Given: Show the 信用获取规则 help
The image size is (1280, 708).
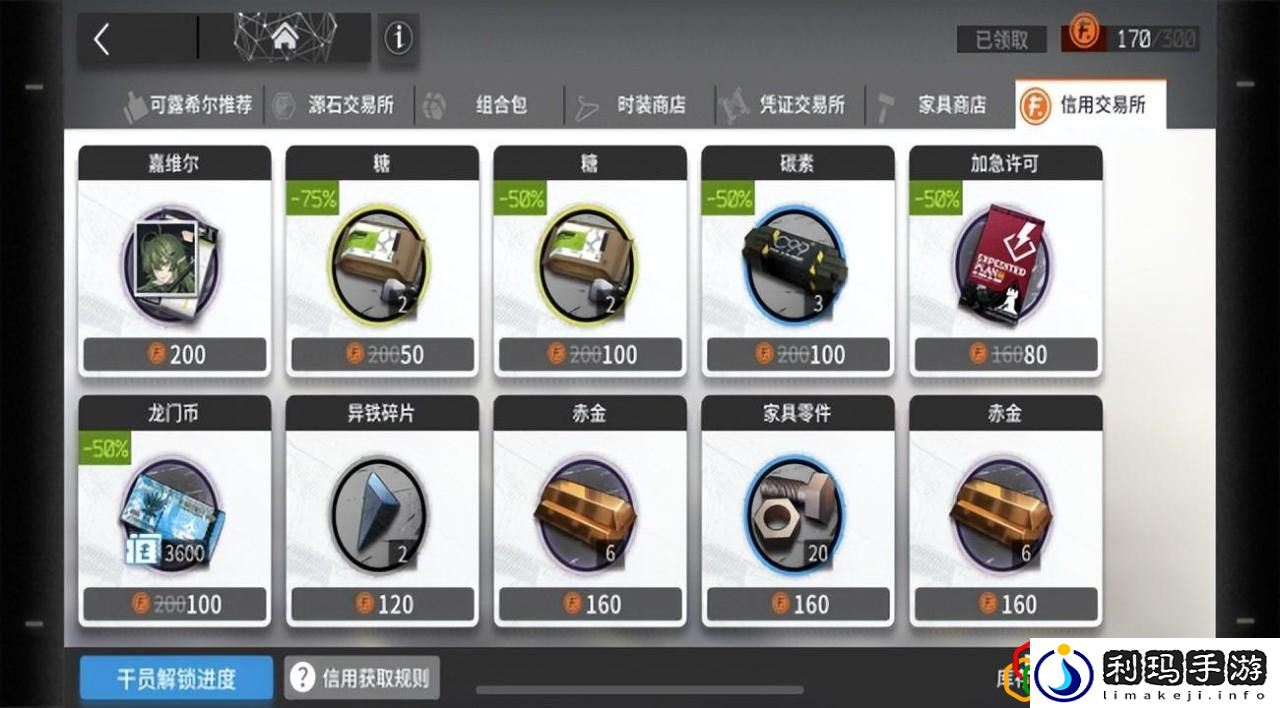Looking at the screenshot, I should pos(362,678).
